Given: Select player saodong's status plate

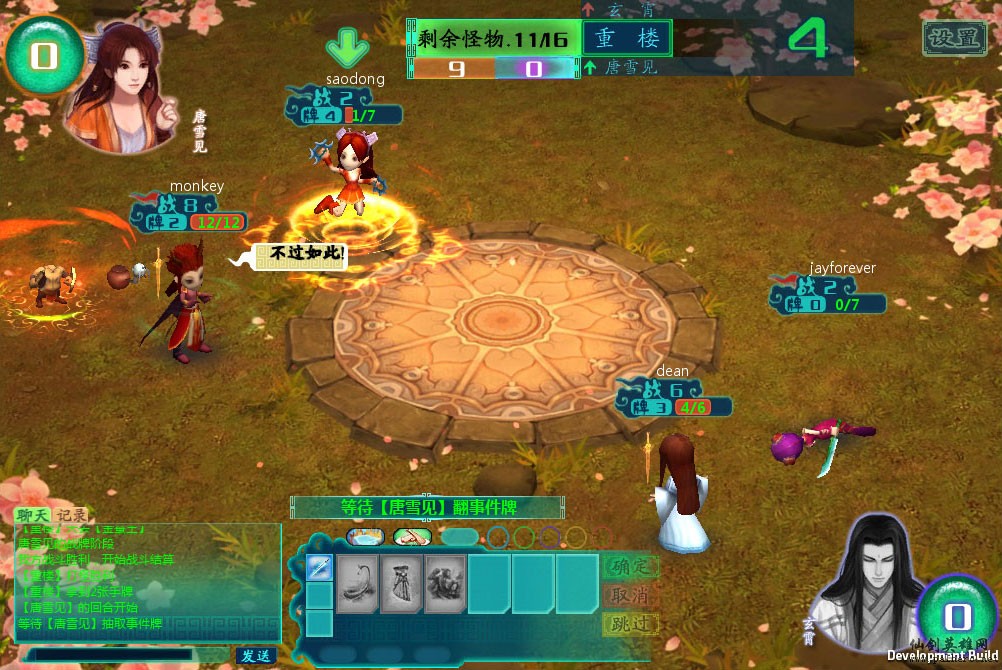Looking at the screenshot, I should 346,107.
